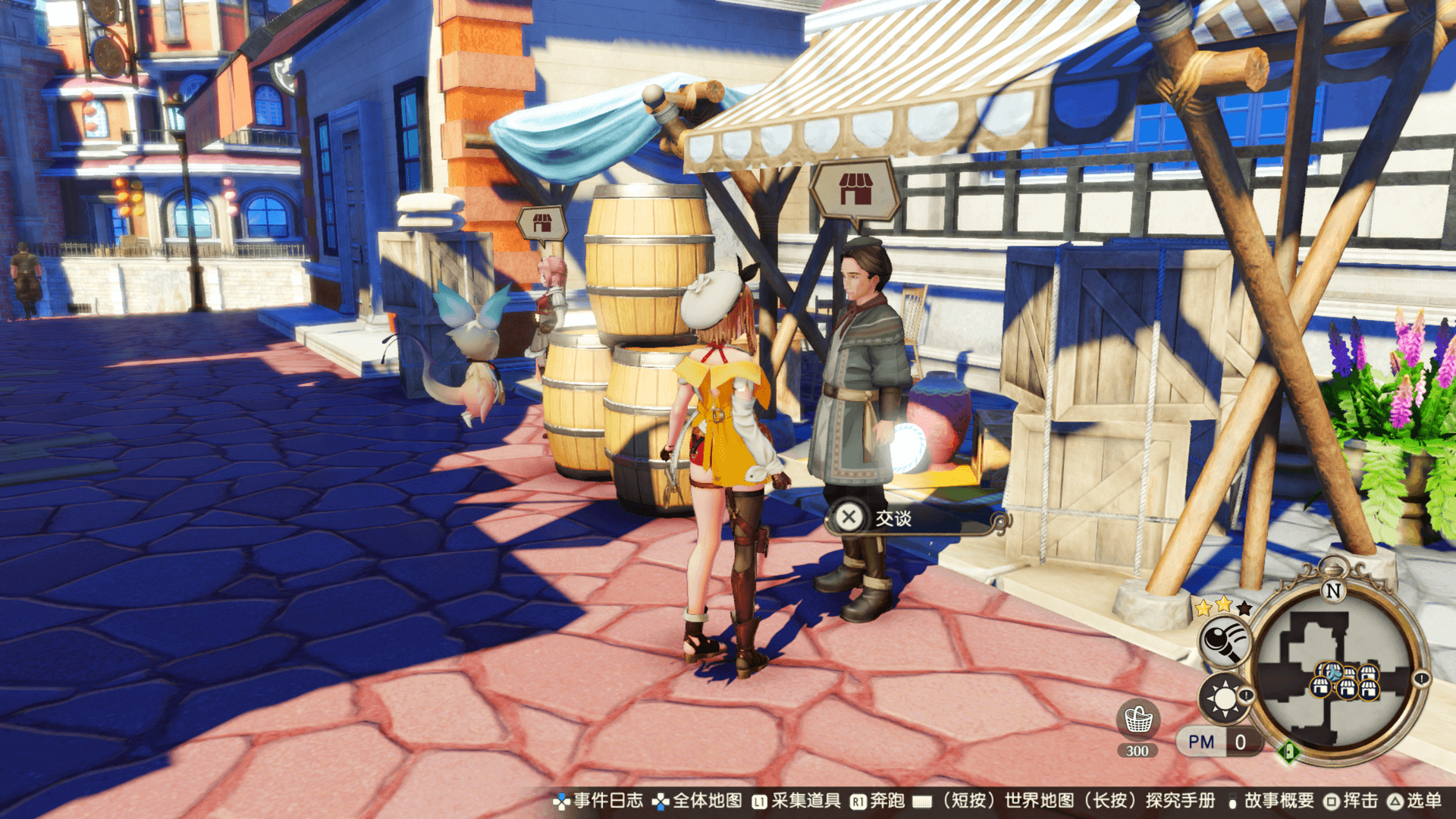Image resolution: width=1456 pixels, height=819 pixels.
Task: Select the speech bubble marker on minimap edge
Action: coord(1420,679)
